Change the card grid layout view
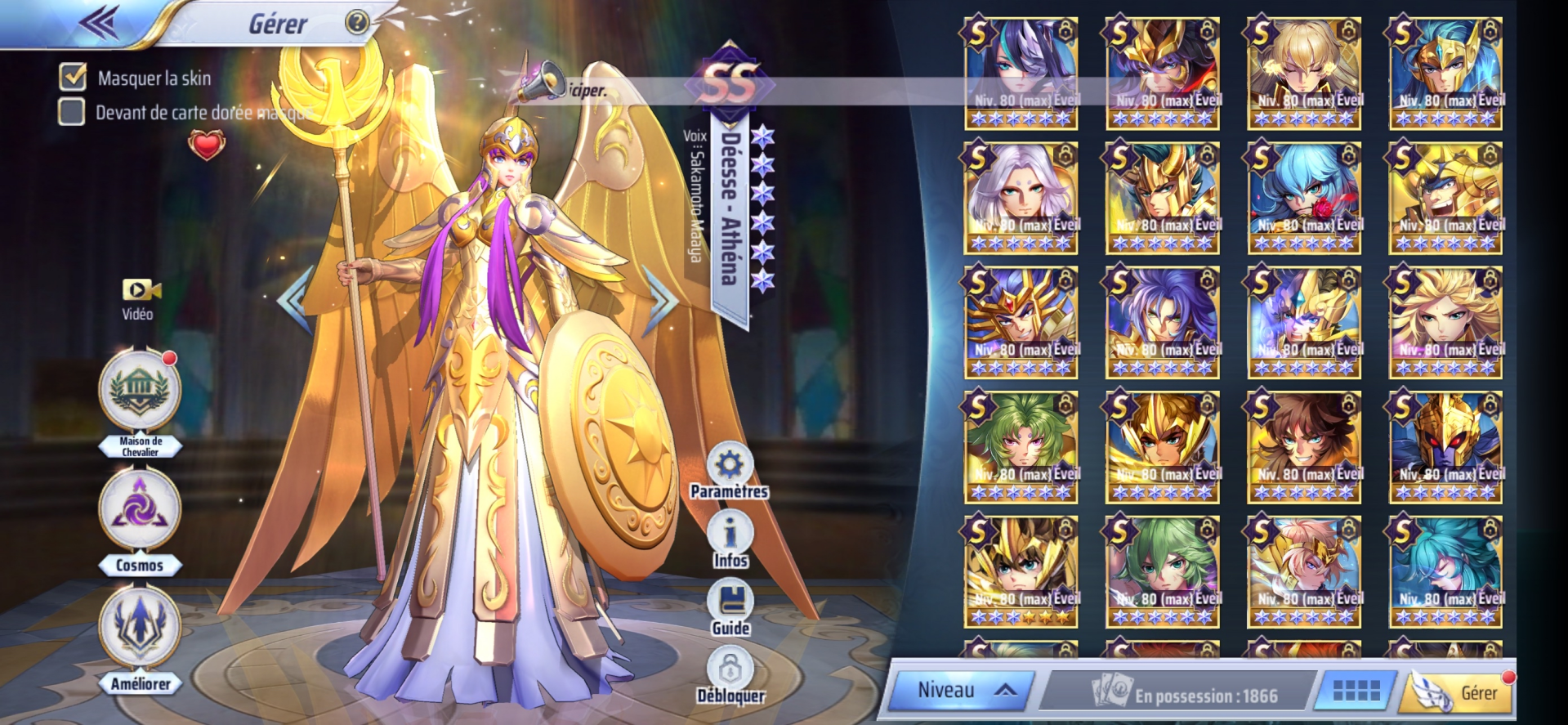1568x725 pixels. tap(1356, 691)
